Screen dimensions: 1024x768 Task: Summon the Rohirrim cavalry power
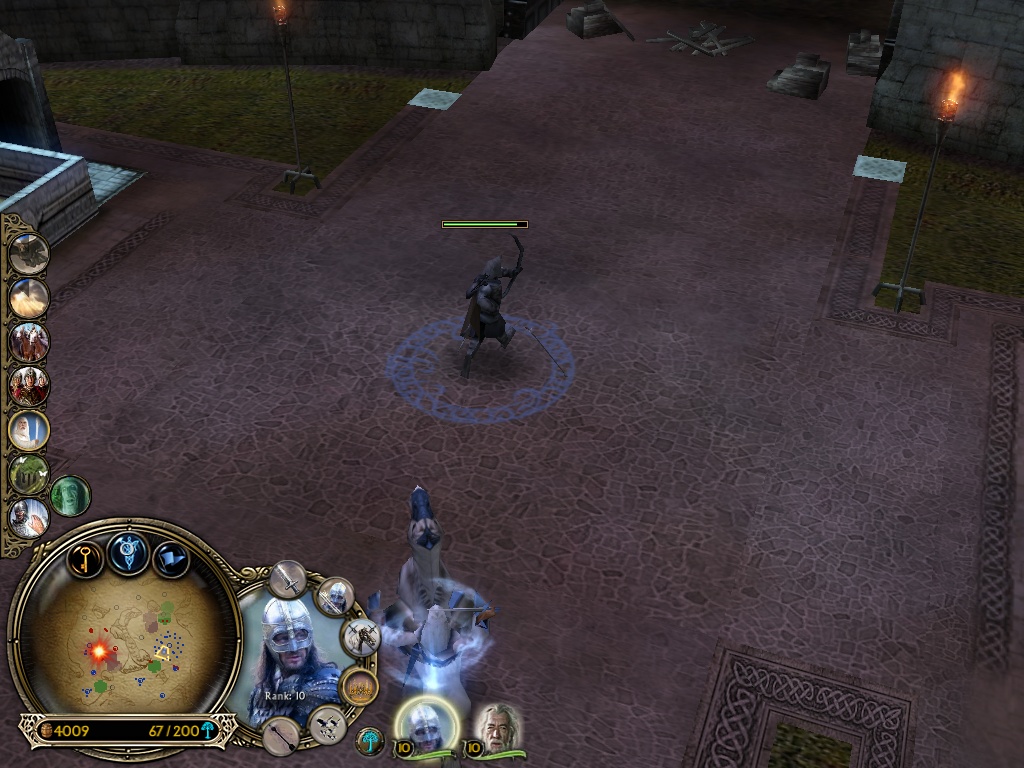click(29, 342)
